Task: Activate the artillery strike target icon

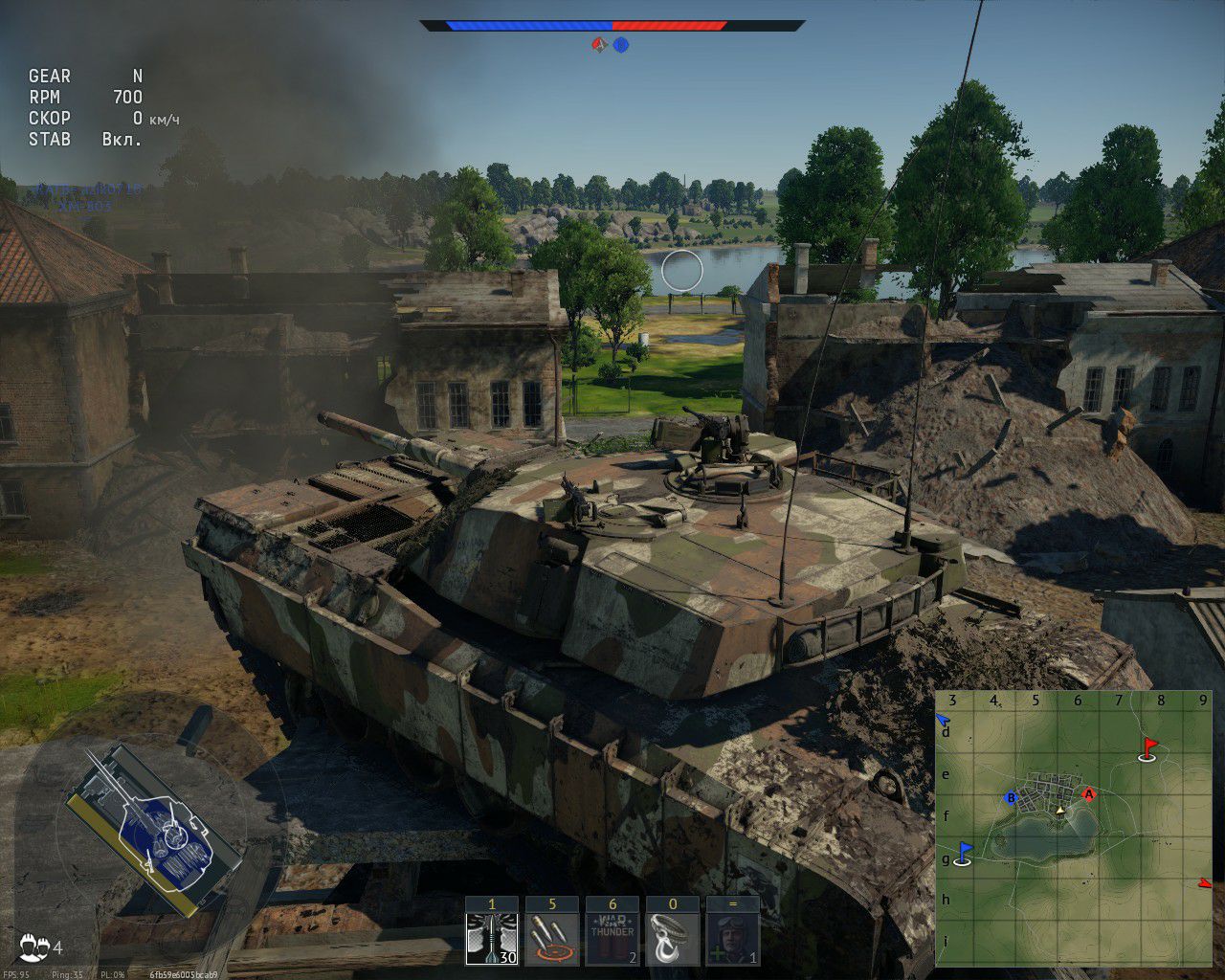Action: [x=552, y=938]
